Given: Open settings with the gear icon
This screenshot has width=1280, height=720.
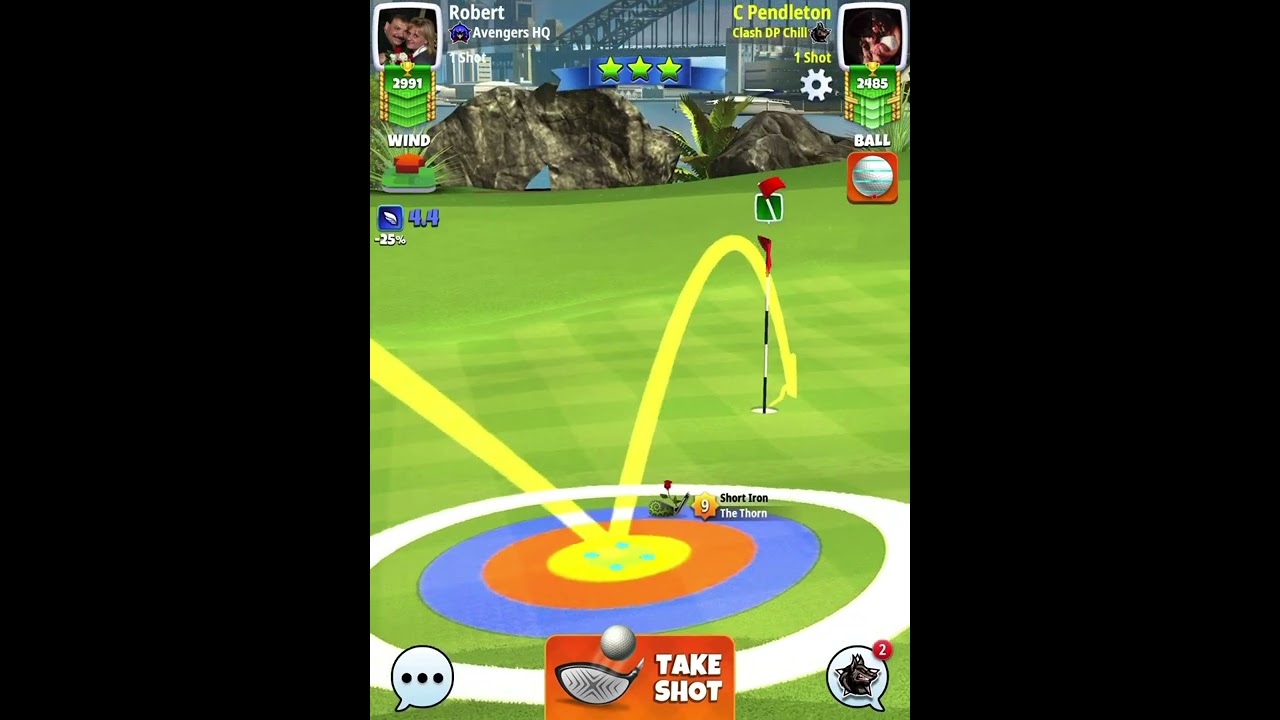Looking at the screenshot, I should tap(816, 85).
